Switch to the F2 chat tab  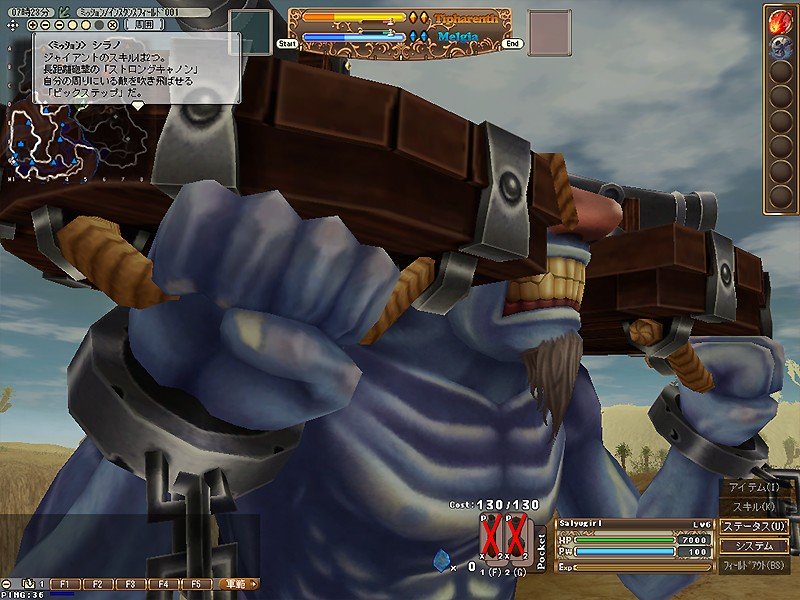click(x=98, y=583)
